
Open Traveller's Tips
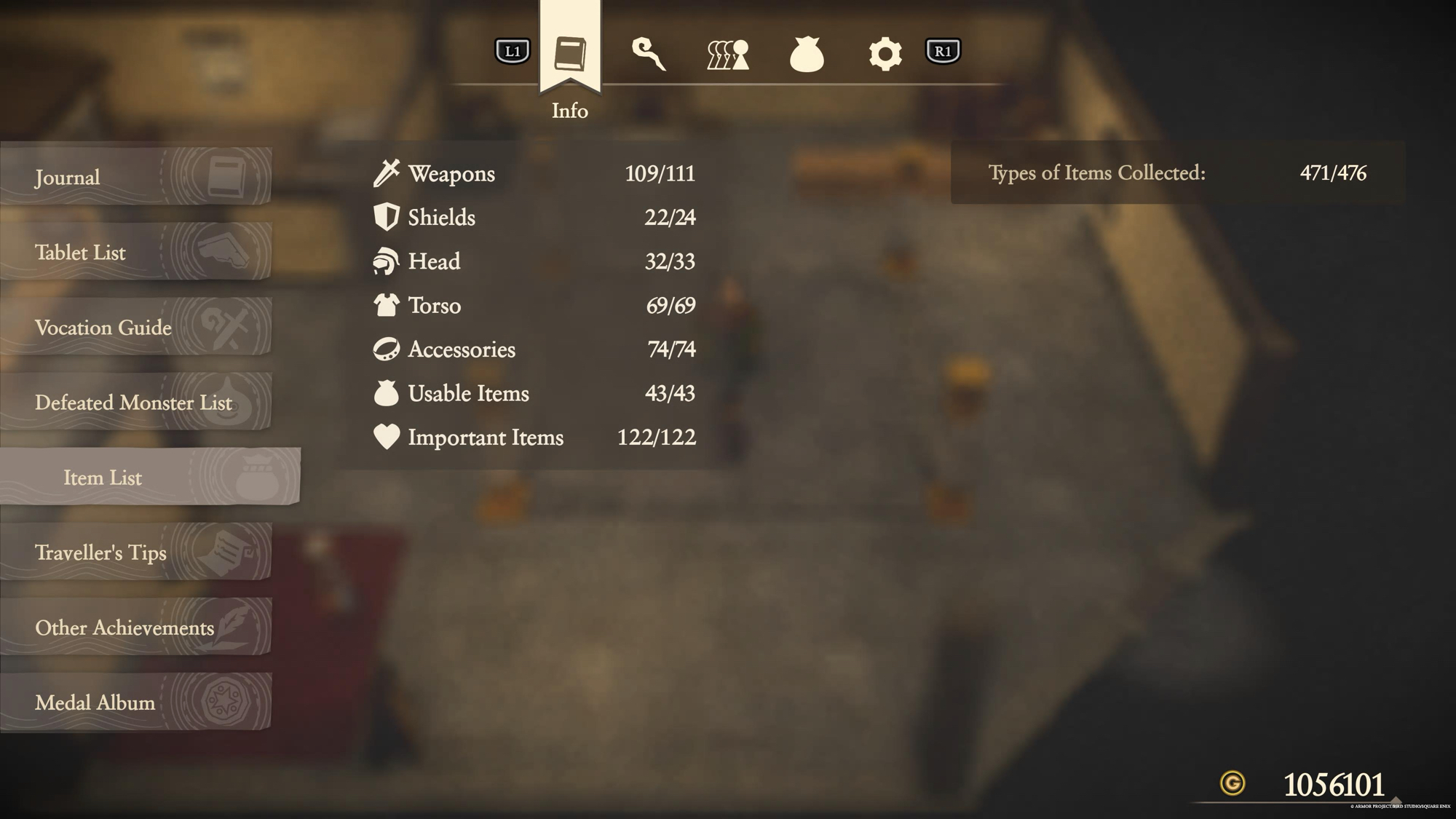[x=135, y=552]
